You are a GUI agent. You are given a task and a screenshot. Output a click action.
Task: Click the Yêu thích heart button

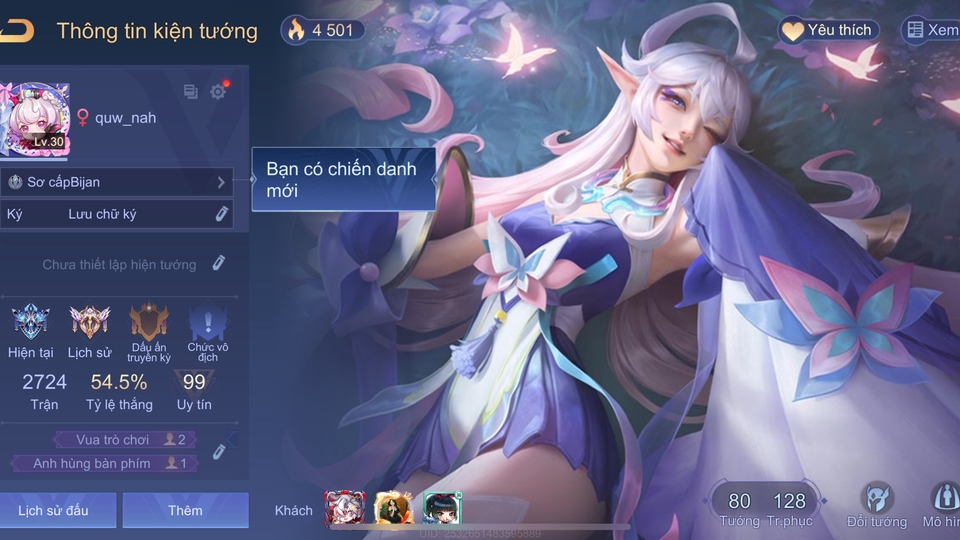(x=829, y=30)
